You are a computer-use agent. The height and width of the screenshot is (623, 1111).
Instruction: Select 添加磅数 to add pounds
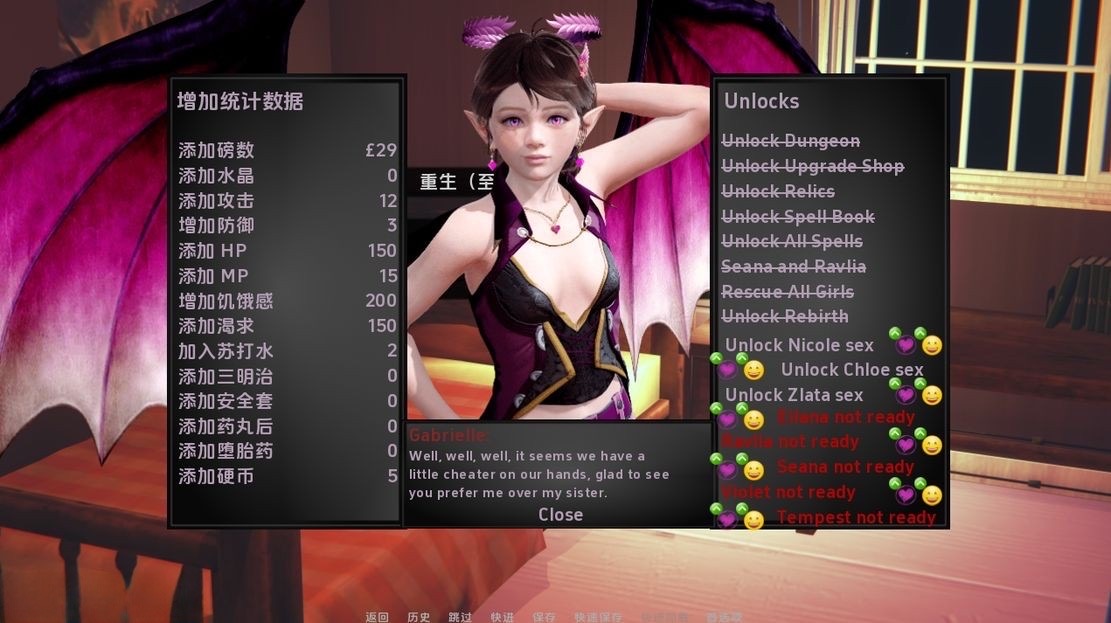click(x=216, y=150)
